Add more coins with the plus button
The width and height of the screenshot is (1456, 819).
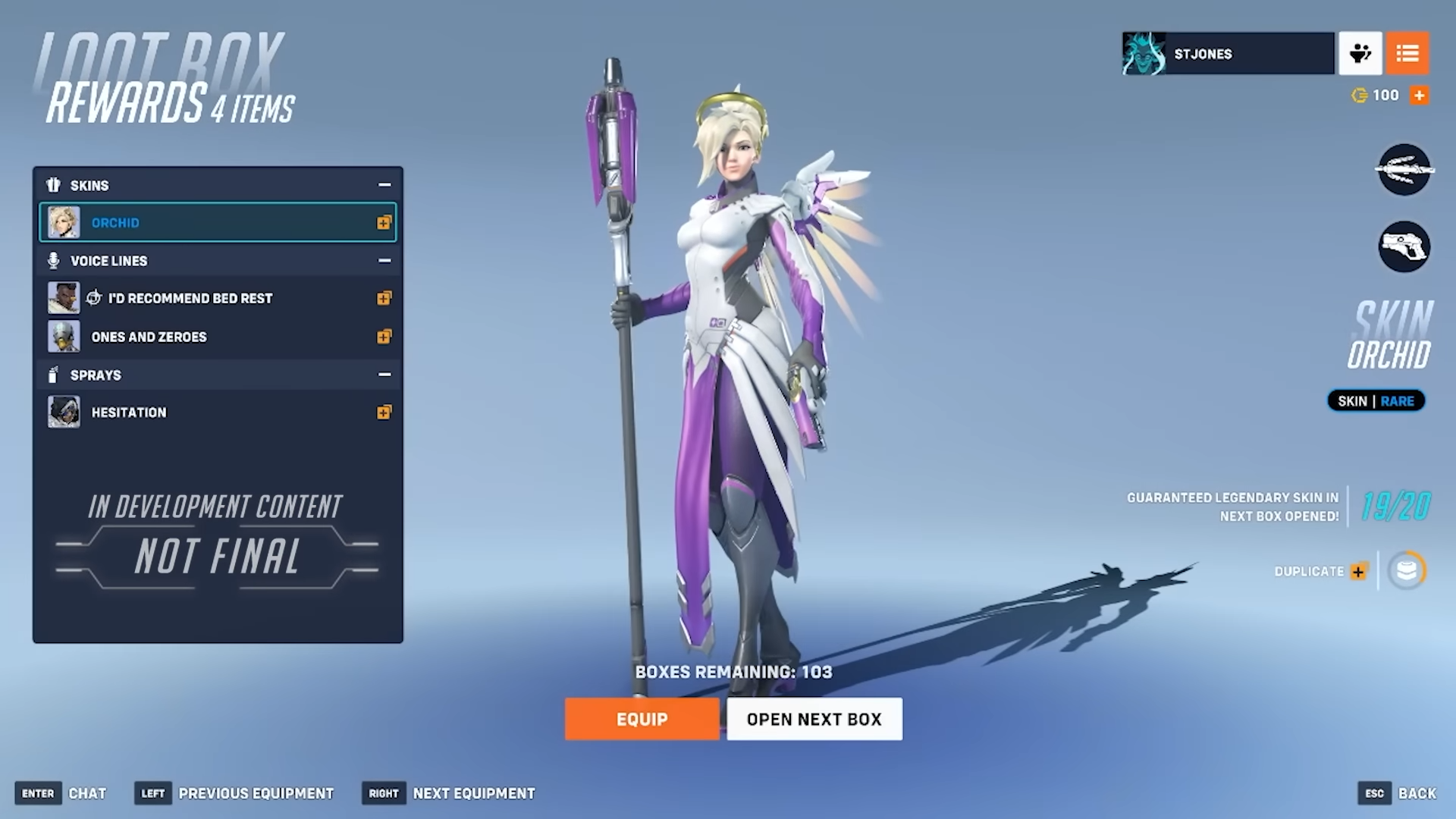click(x=1420, y=96)
